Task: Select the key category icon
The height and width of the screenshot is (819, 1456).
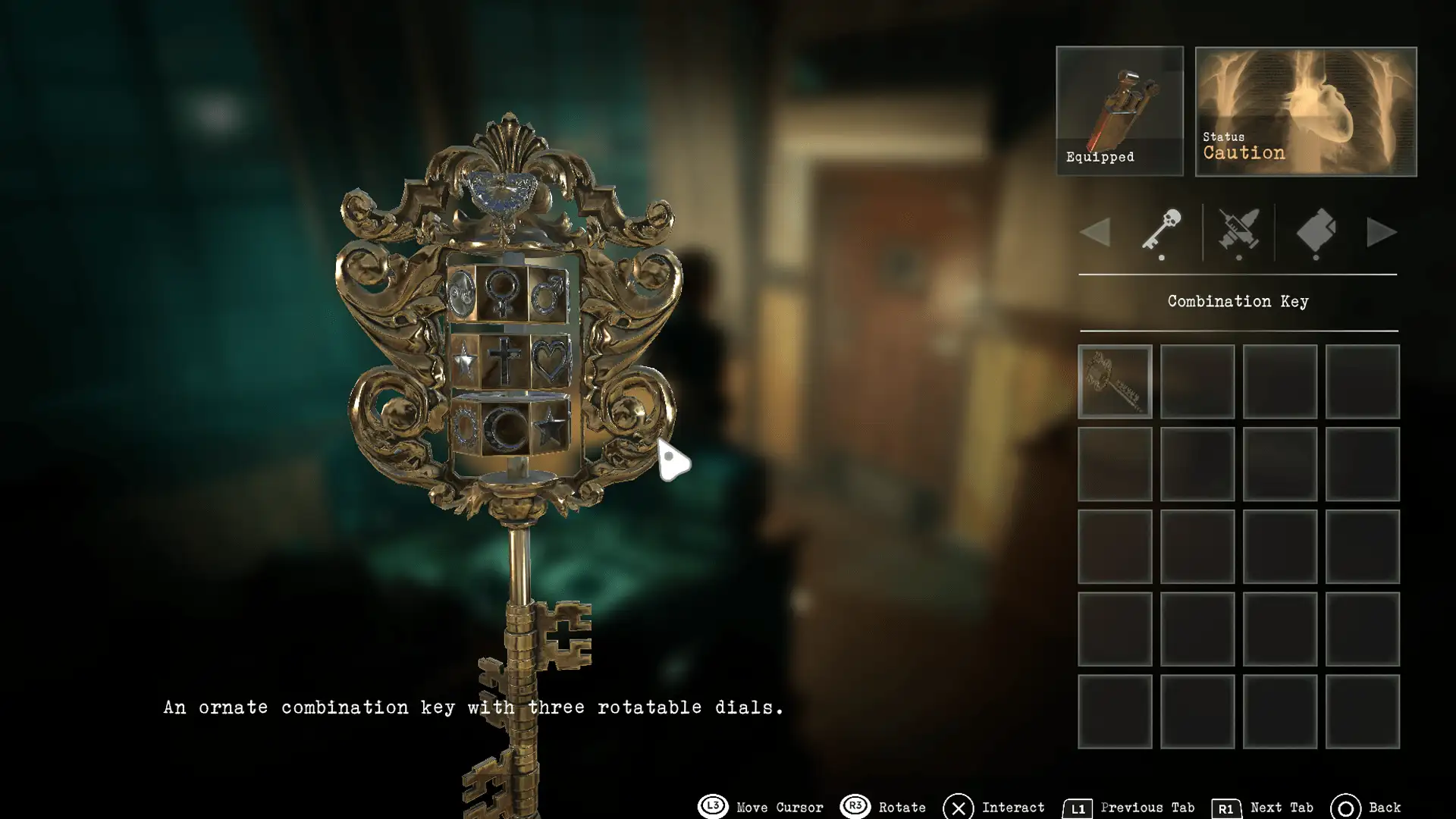Action: pyautogui.click(x=1160, y=233)
